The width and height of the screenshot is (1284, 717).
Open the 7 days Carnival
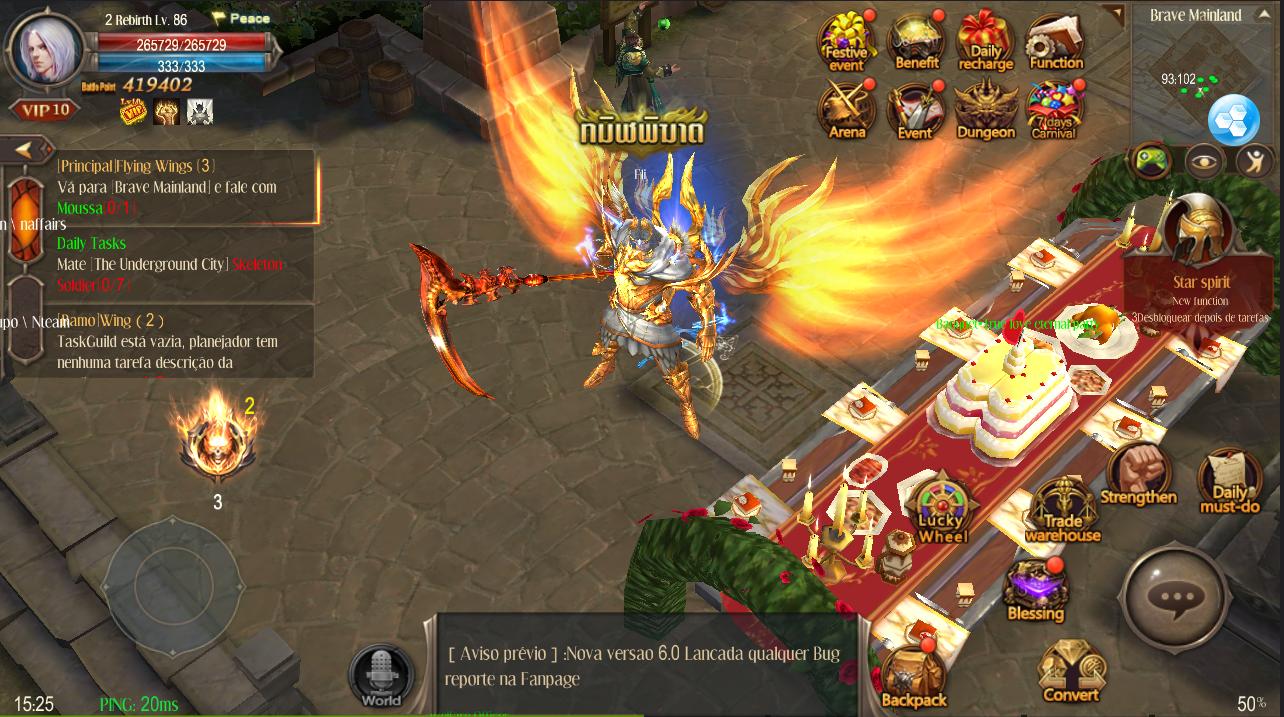click(x=1055, y=108)
